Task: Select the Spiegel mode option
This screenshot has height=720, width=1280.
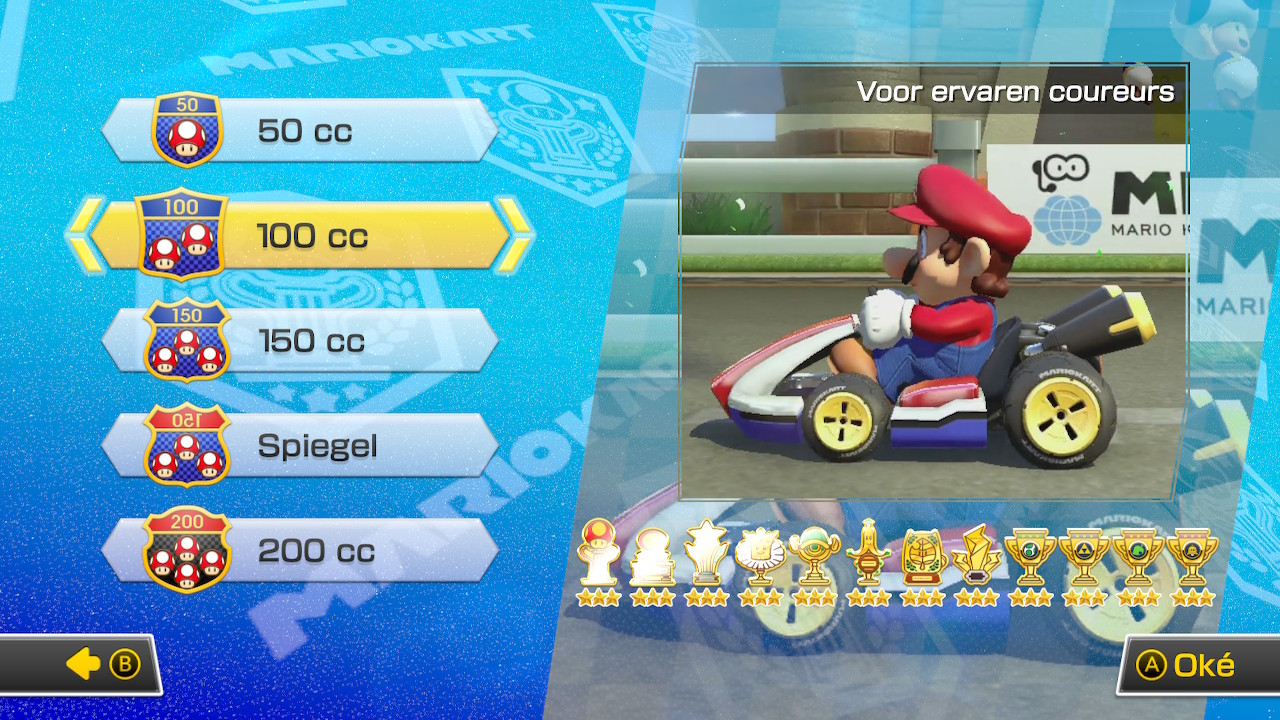Action: pos(300,446)
